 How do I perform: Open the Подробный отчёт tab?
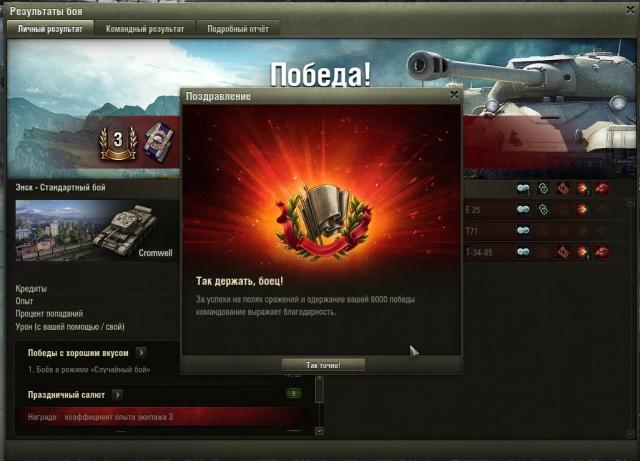point(237,29)
